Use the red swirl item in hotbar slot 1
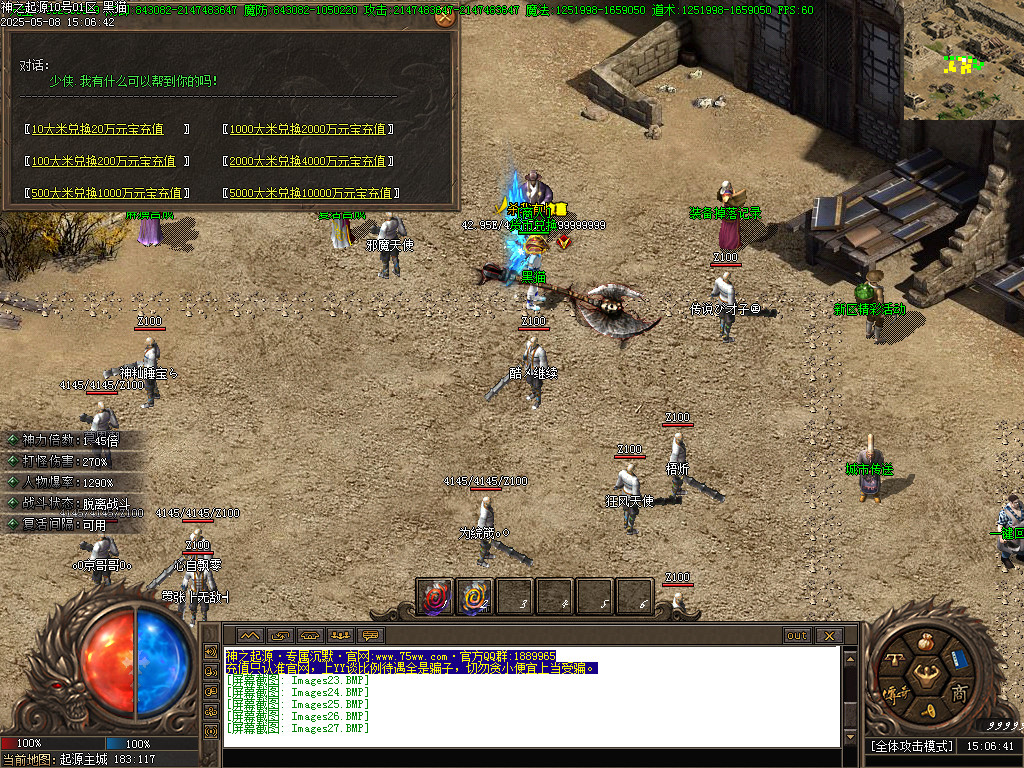Screen dimensions: 1024x768 click(x=434, y=597)
